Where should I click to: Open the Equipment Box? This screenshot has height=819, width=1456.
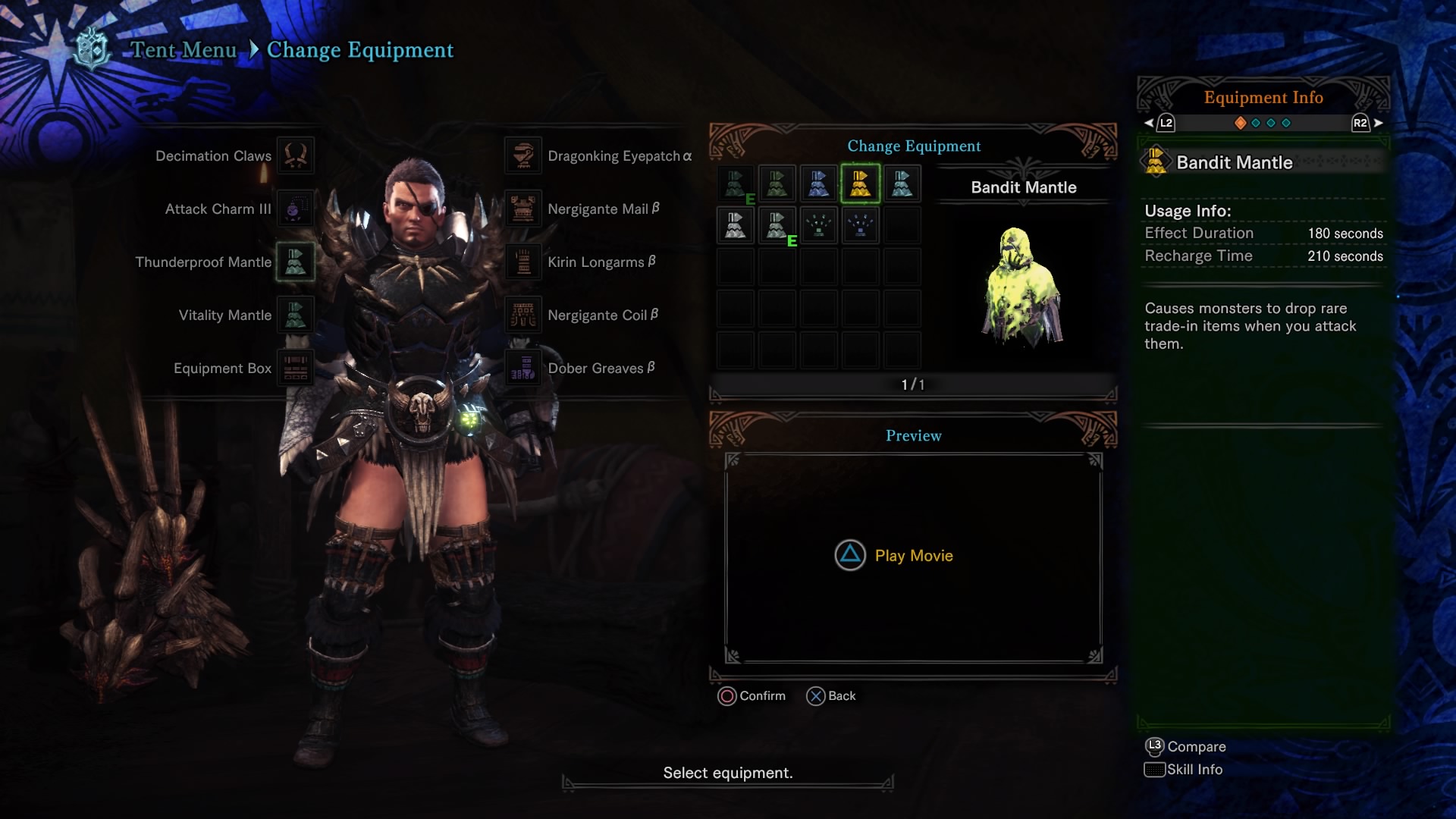[x=295, y=368]
